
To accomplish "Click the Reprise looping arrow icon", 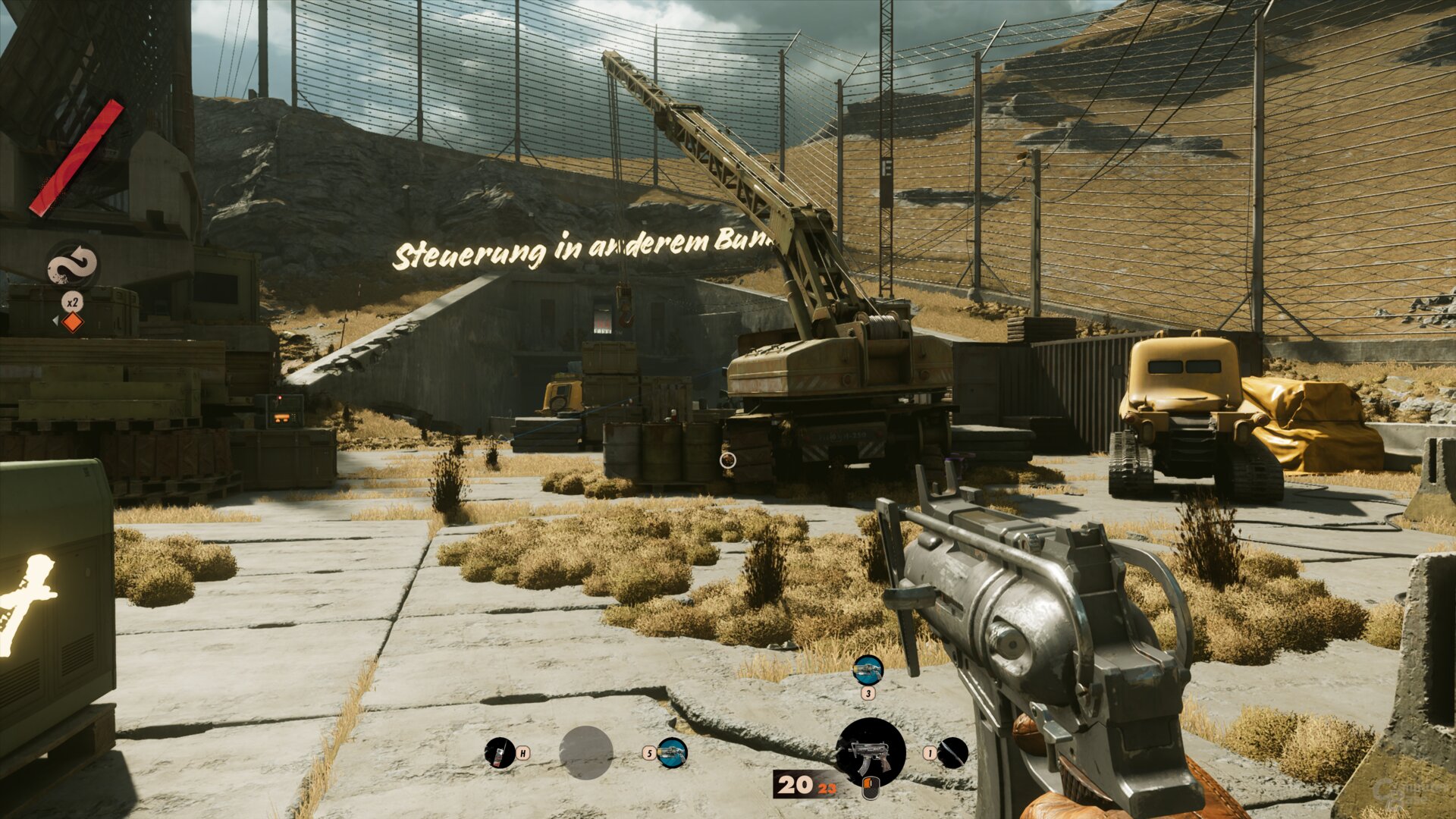I will pyautogui.click(x=72, y=266).
